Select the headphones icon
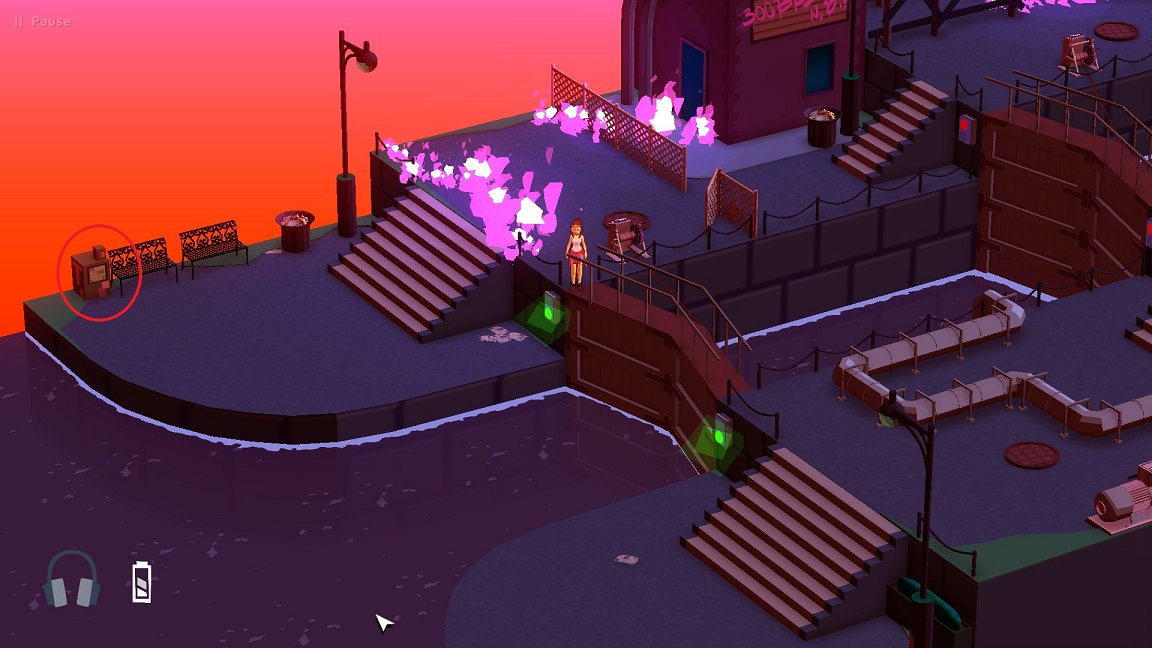 point(72,580)
